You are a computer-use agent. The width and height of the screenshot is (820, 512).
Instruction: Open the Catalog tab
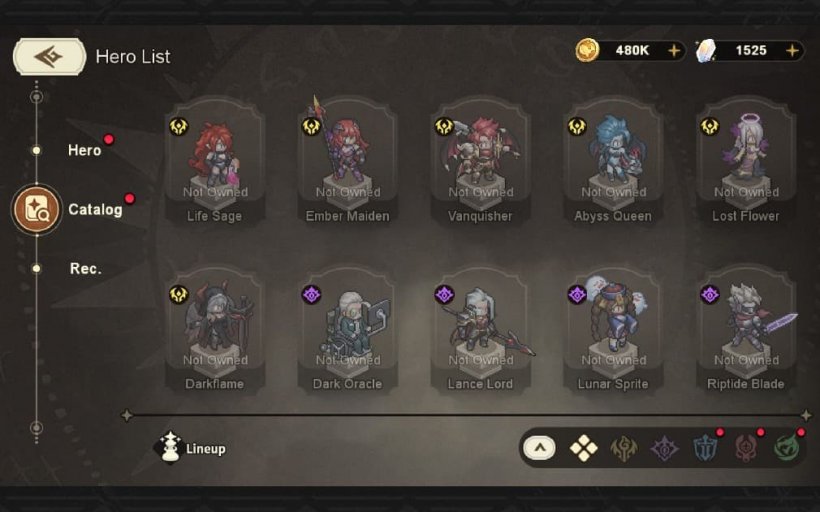tap(94, 210)
